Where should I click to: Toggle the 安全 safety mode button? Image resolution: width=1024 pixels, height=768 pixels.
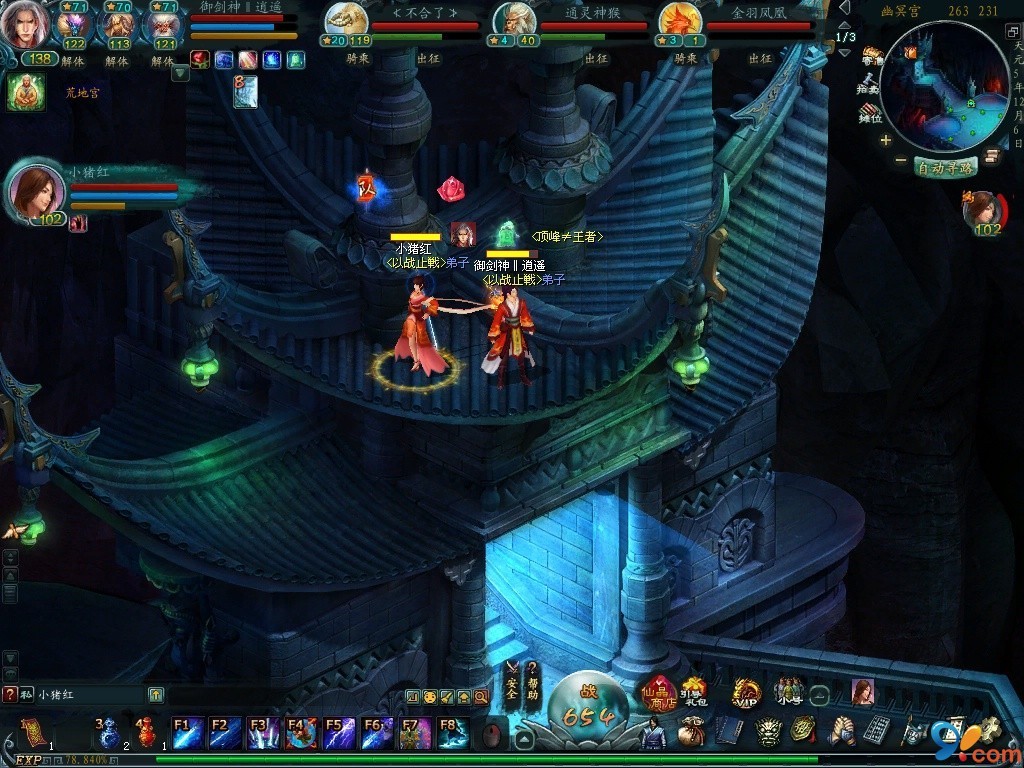[512, 681]
